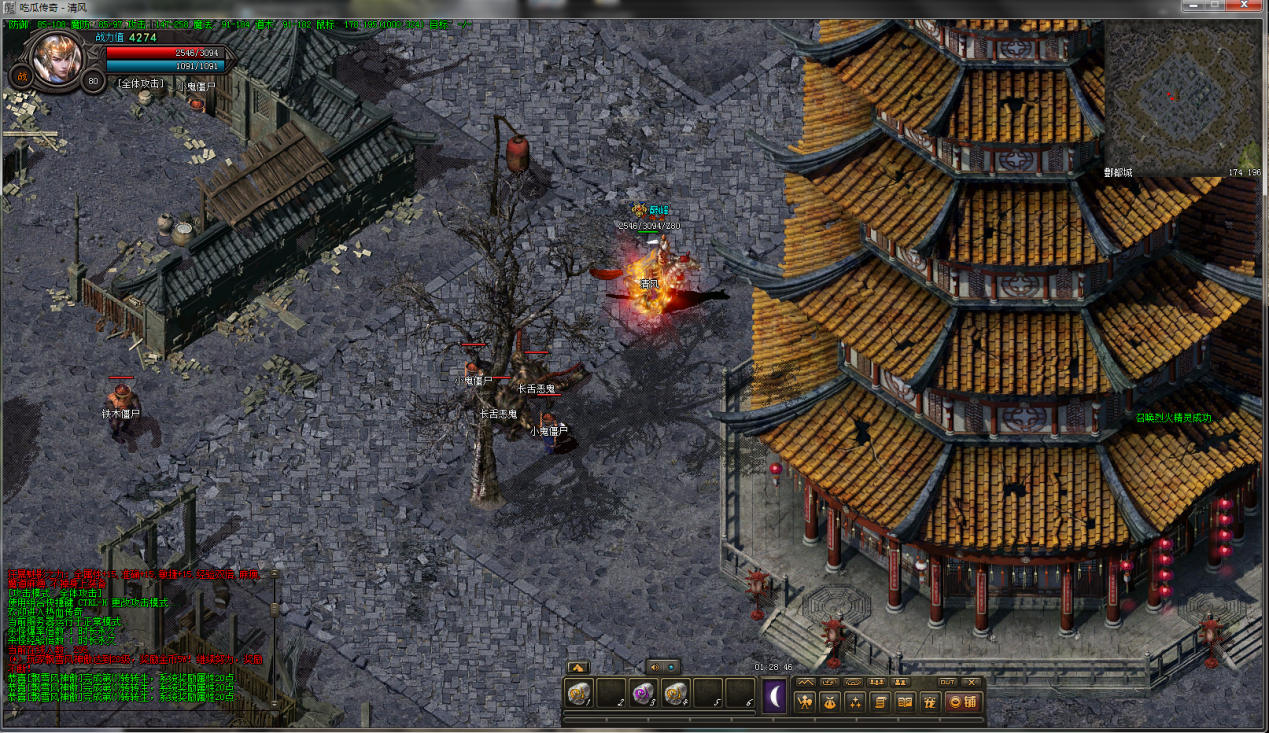
Task: Click the small X exit button on toolbar
Action: pyautogui.click(x=971, y=682)
